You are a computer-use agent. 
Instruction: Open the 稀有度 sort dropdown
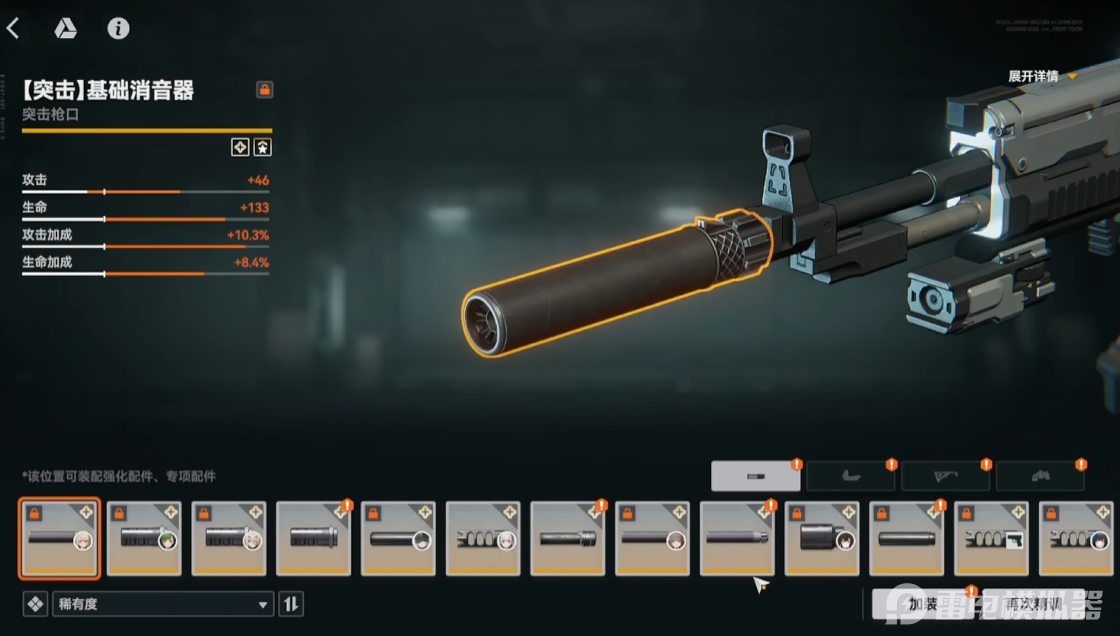point(163,604)
